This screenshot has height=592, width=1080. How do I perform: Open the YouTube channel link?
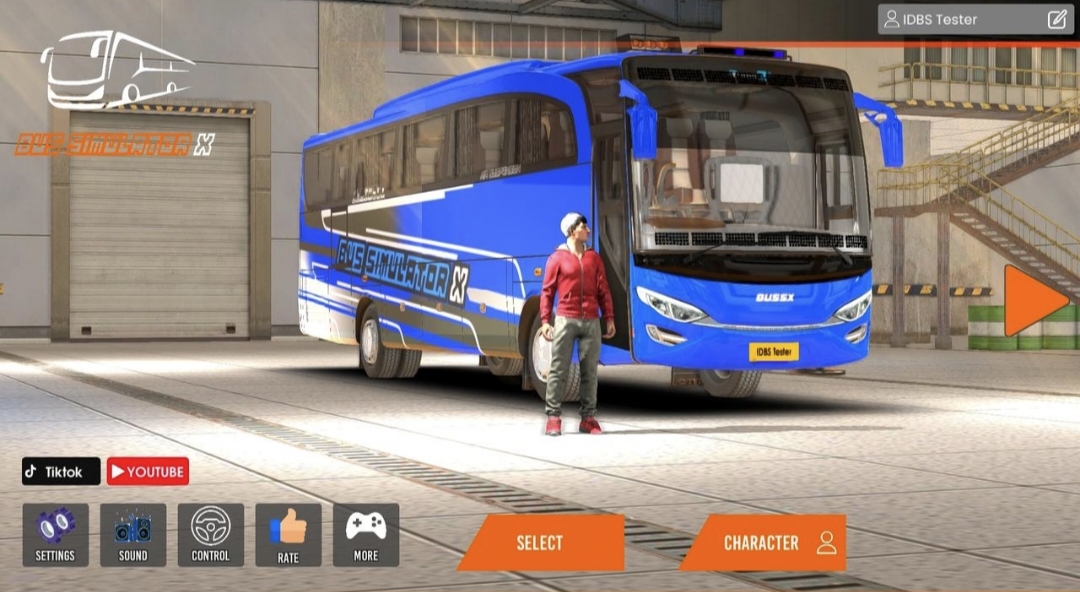pyautogui.click(x=148, y=471)
